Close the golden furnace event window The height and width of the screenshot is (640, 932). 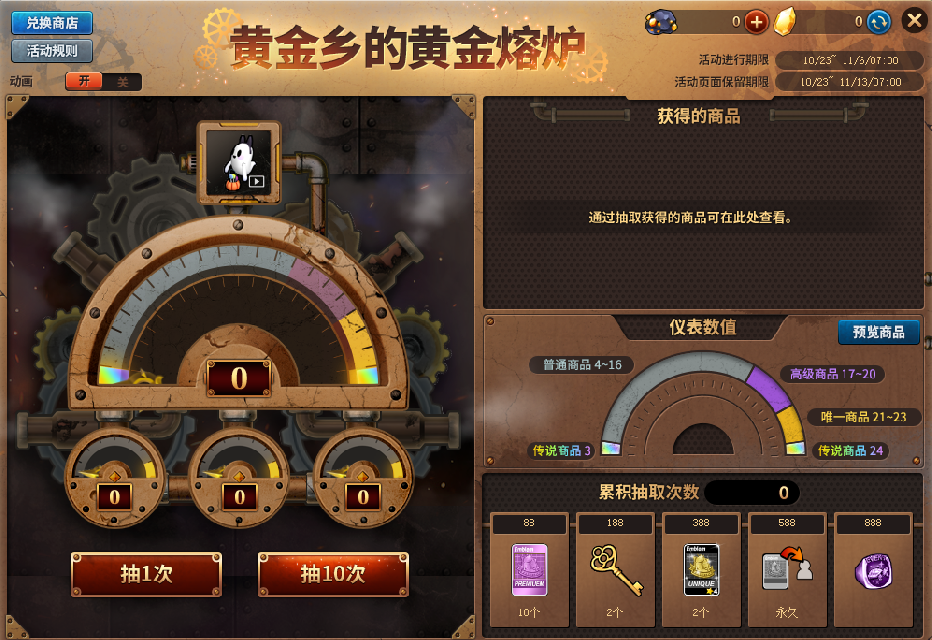914,20
